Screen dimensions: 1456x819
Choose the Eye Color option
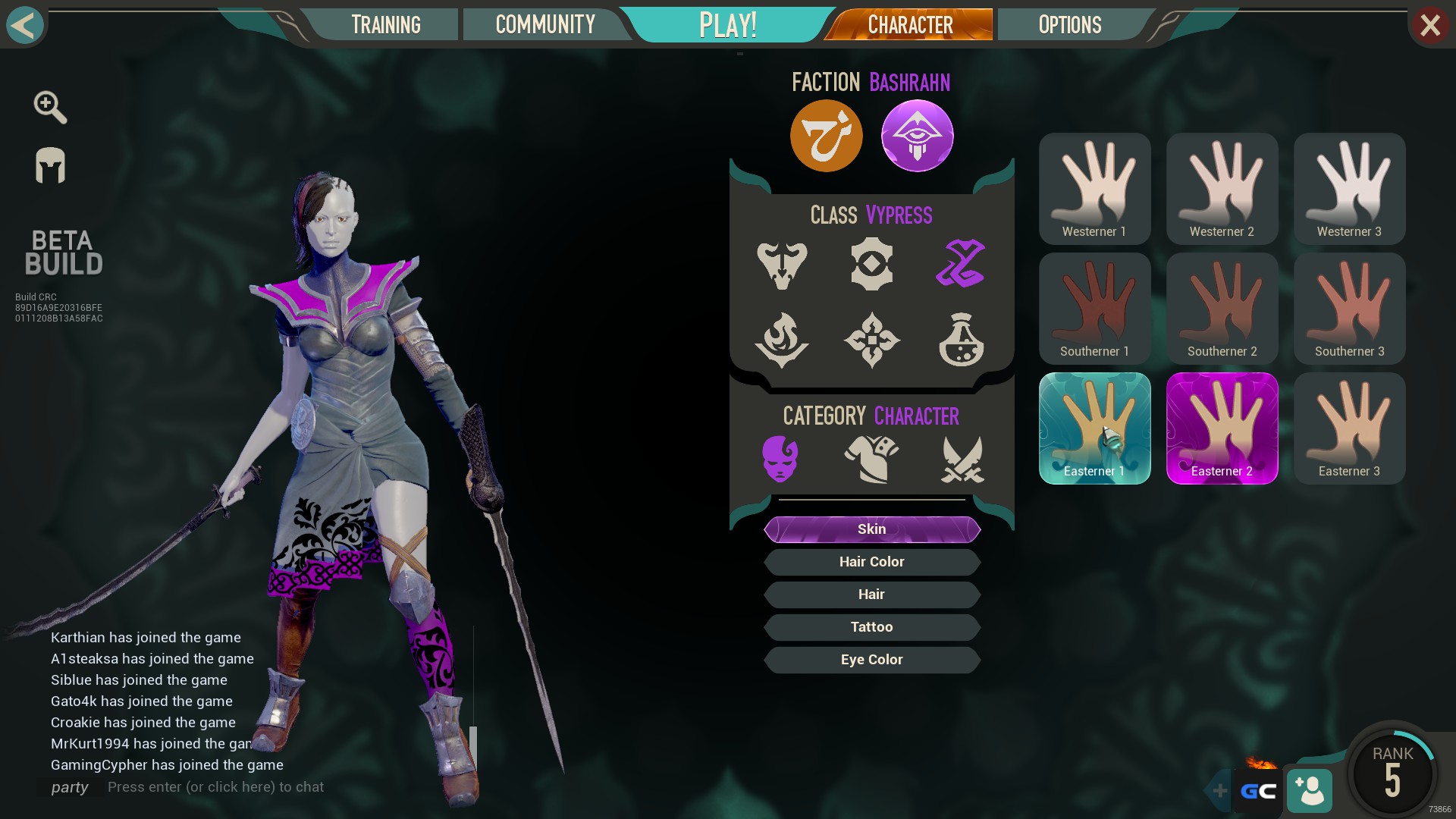tap(871, 660)
